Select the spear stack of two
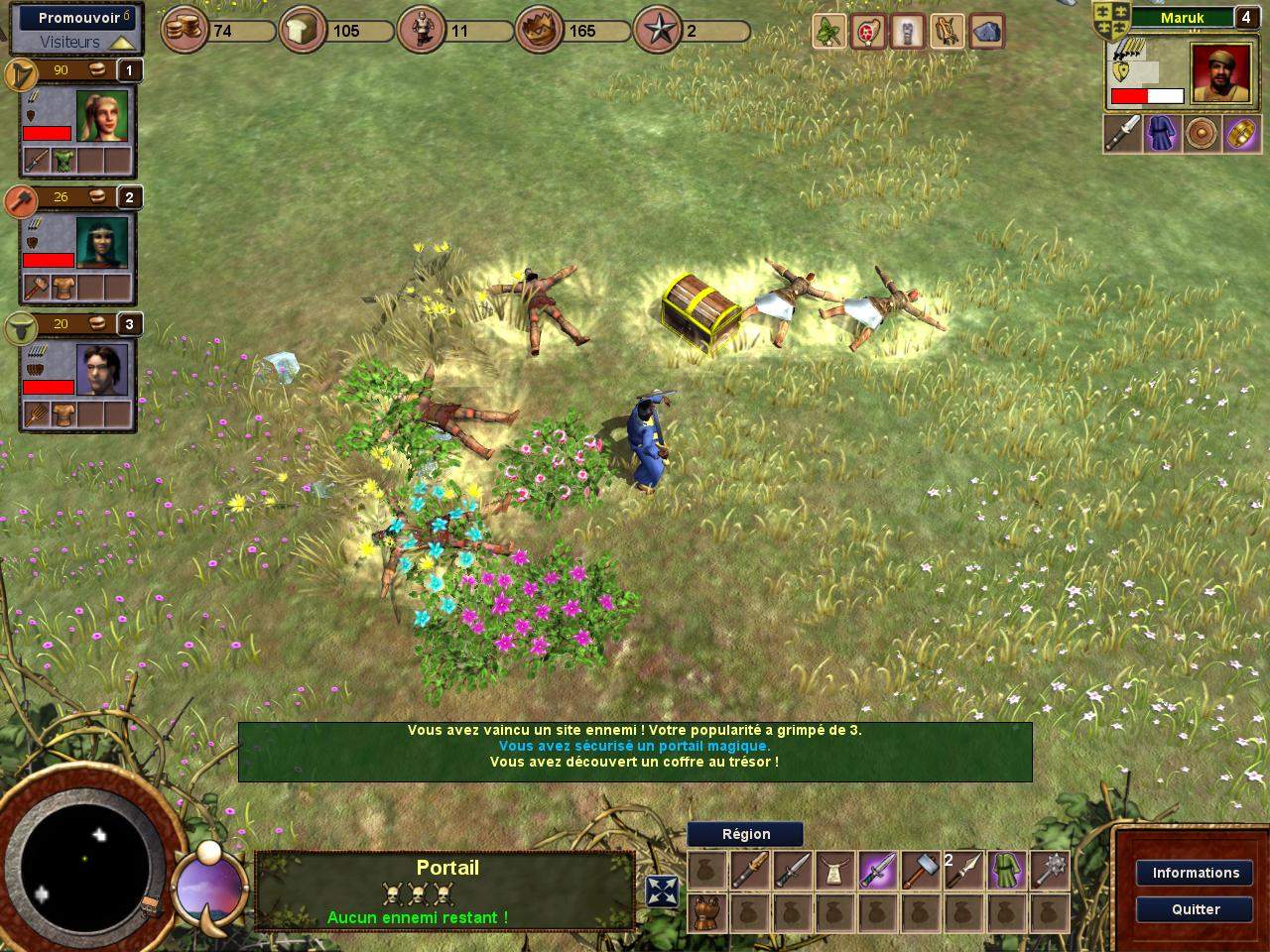Screen dimensions: 1270x952 click(963, 870)
